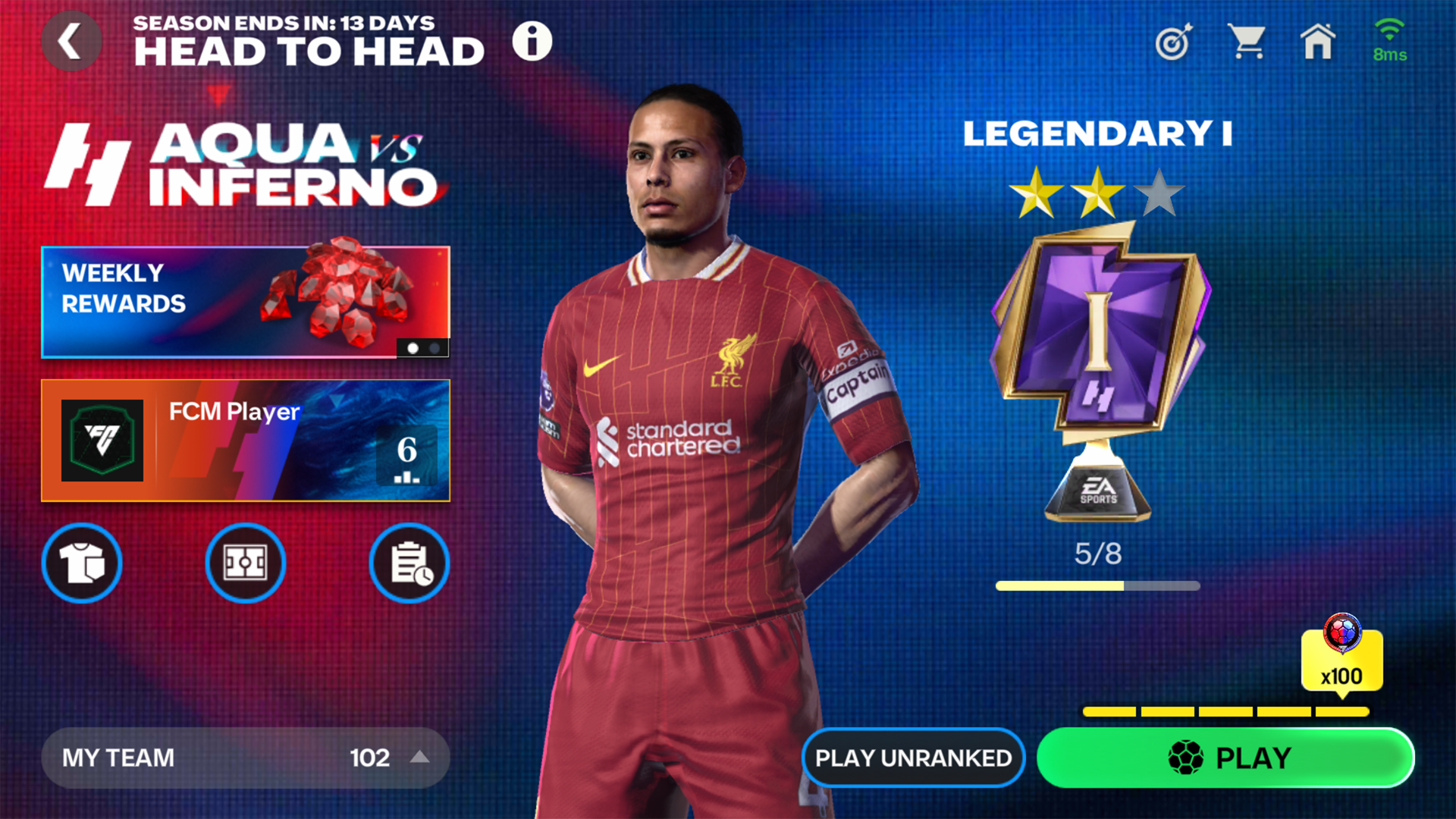Screen dimensions: 1456x819
Task: Open the formation pitch icon
Action: click(x=245, y=563)
